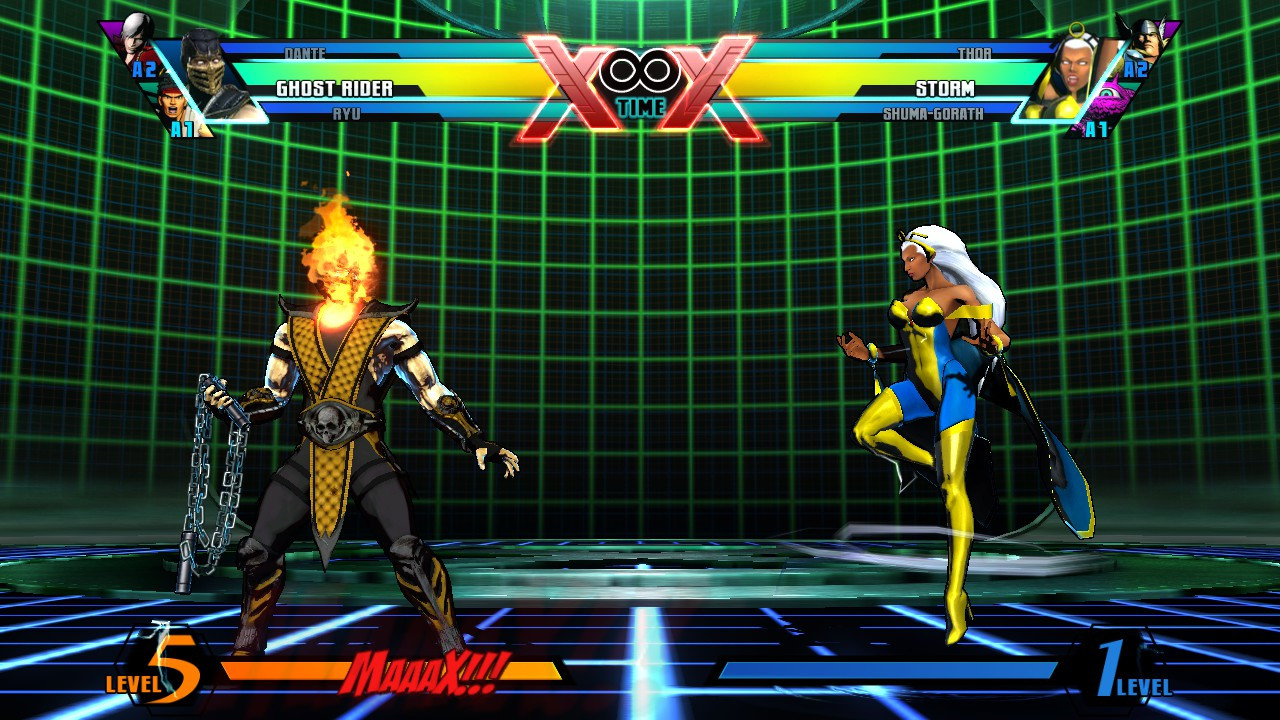Select the Shuma-Gorath portrait icon

pyautogui.click(x=1110, y=92)
